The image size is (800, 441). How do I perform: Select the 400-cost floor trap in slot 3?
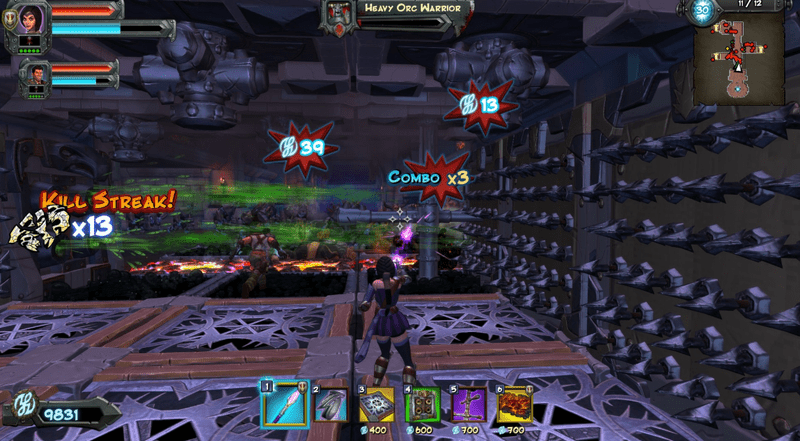pos(378,403)
